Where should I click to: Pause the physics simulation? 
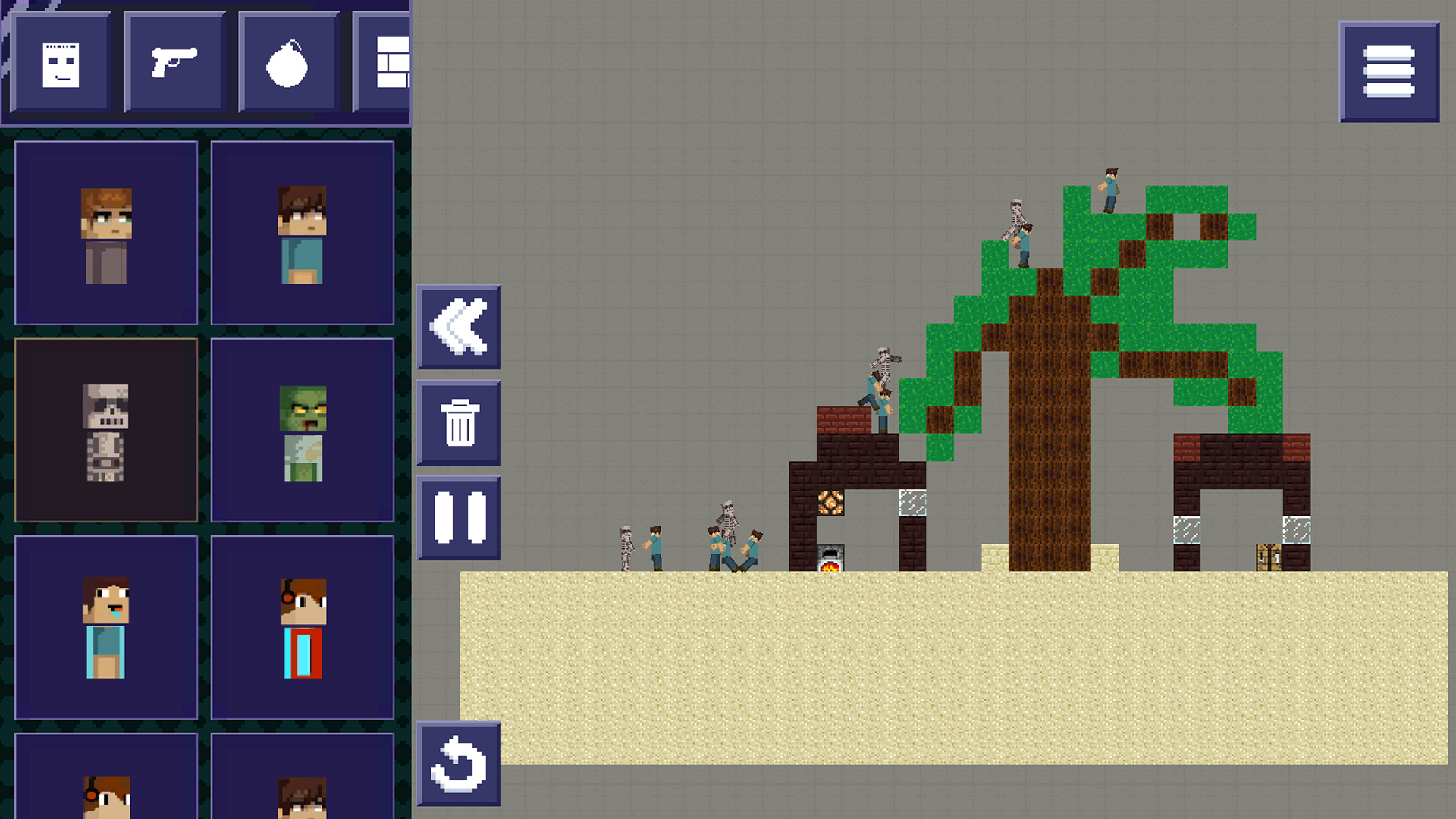459,518
